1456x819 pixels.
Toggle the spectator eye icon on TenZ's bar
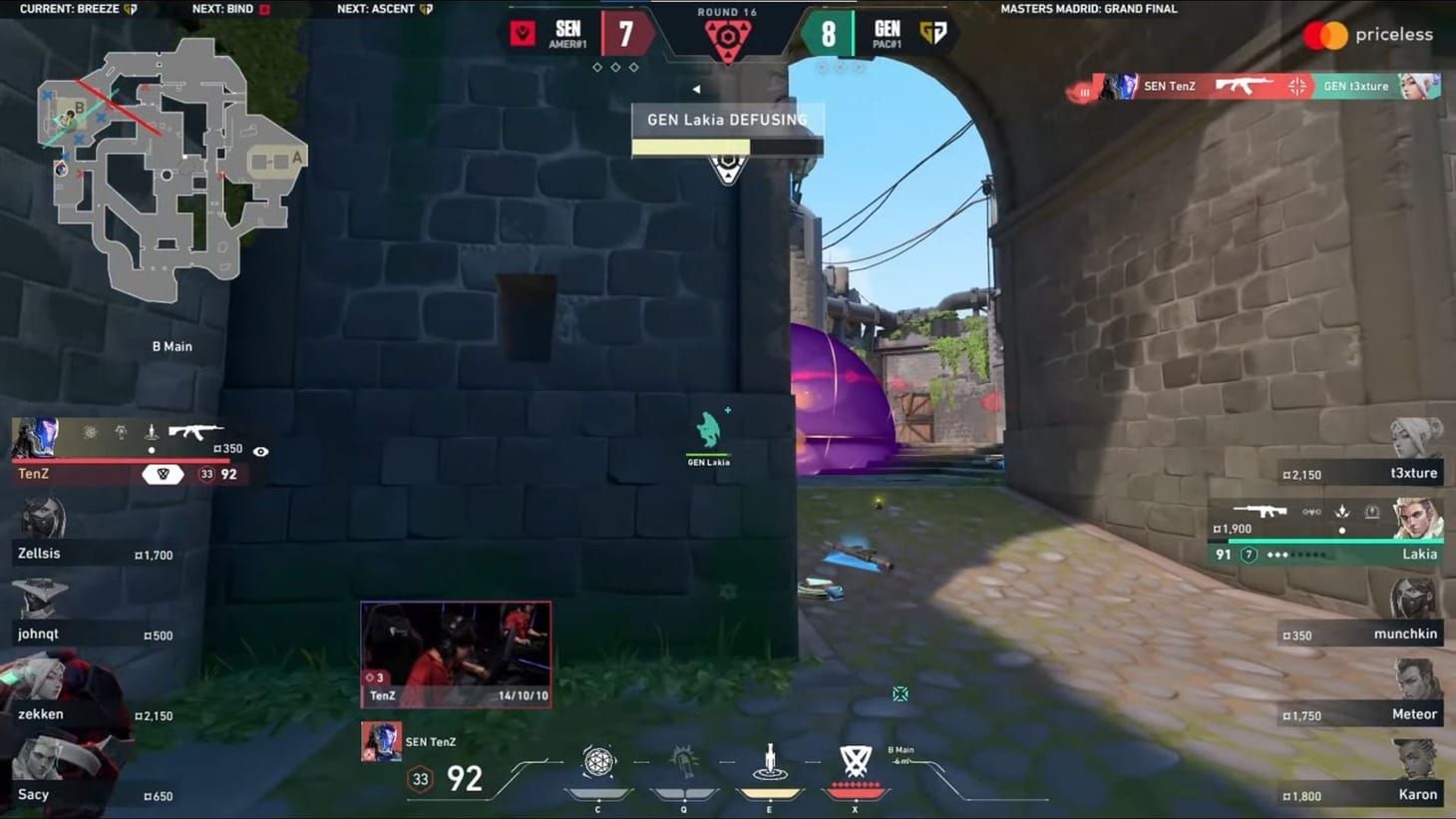tap(261, 451)
